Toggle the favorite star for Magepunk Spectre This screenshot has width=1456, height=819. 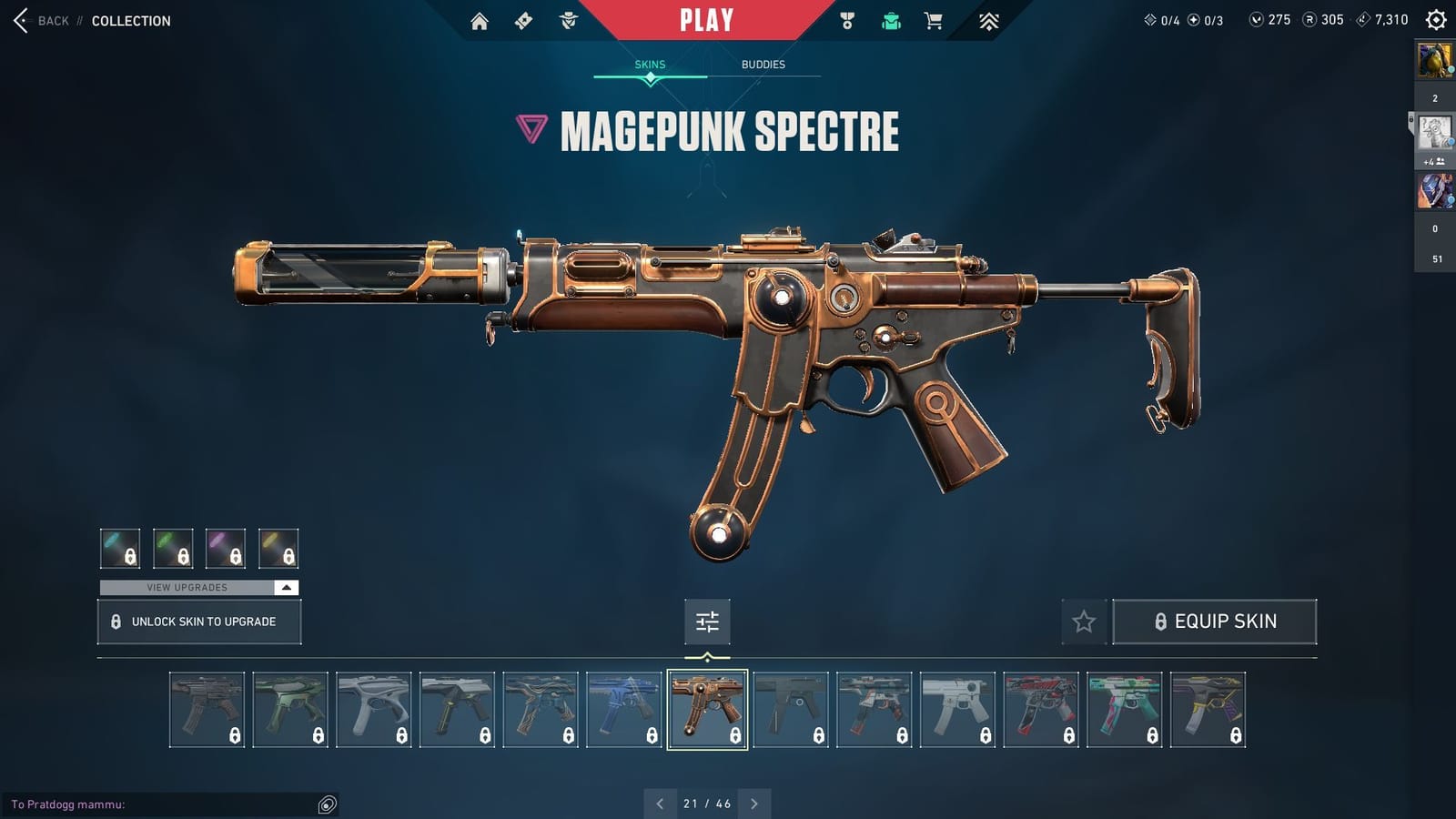1085,622
